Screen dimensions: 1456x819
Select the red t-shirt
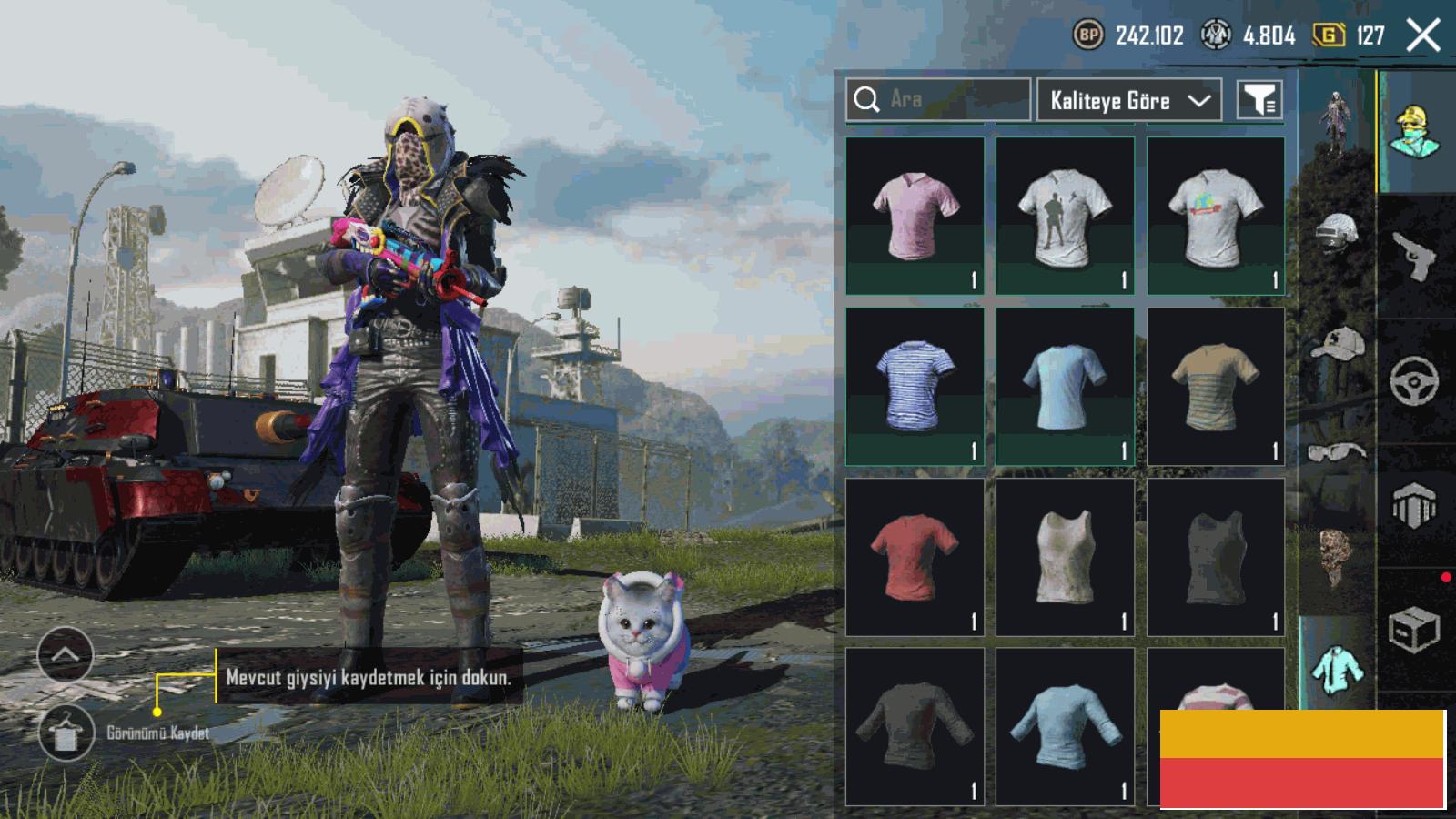click(x=915, y=557)
